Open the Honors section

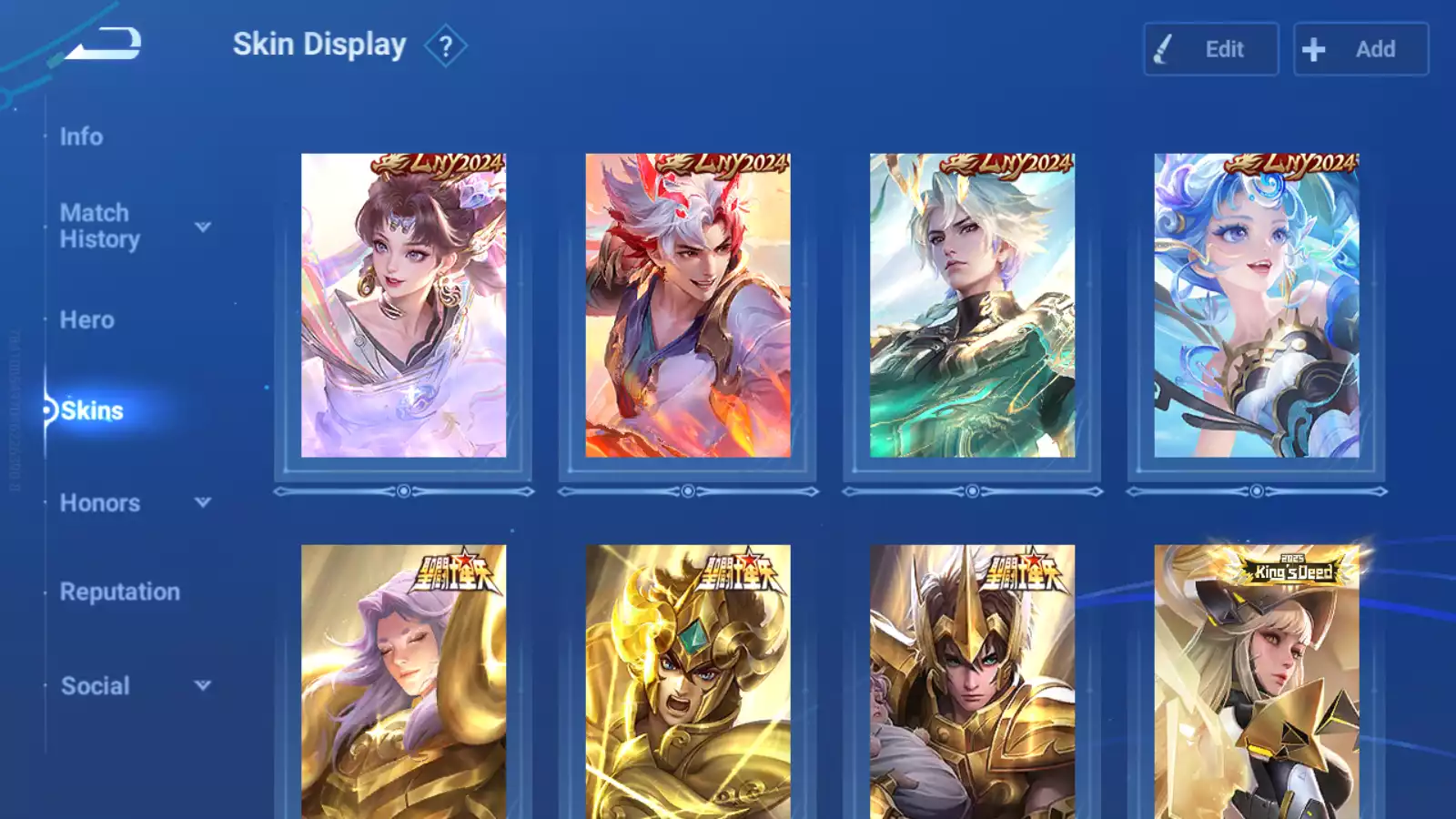point(99,503)
